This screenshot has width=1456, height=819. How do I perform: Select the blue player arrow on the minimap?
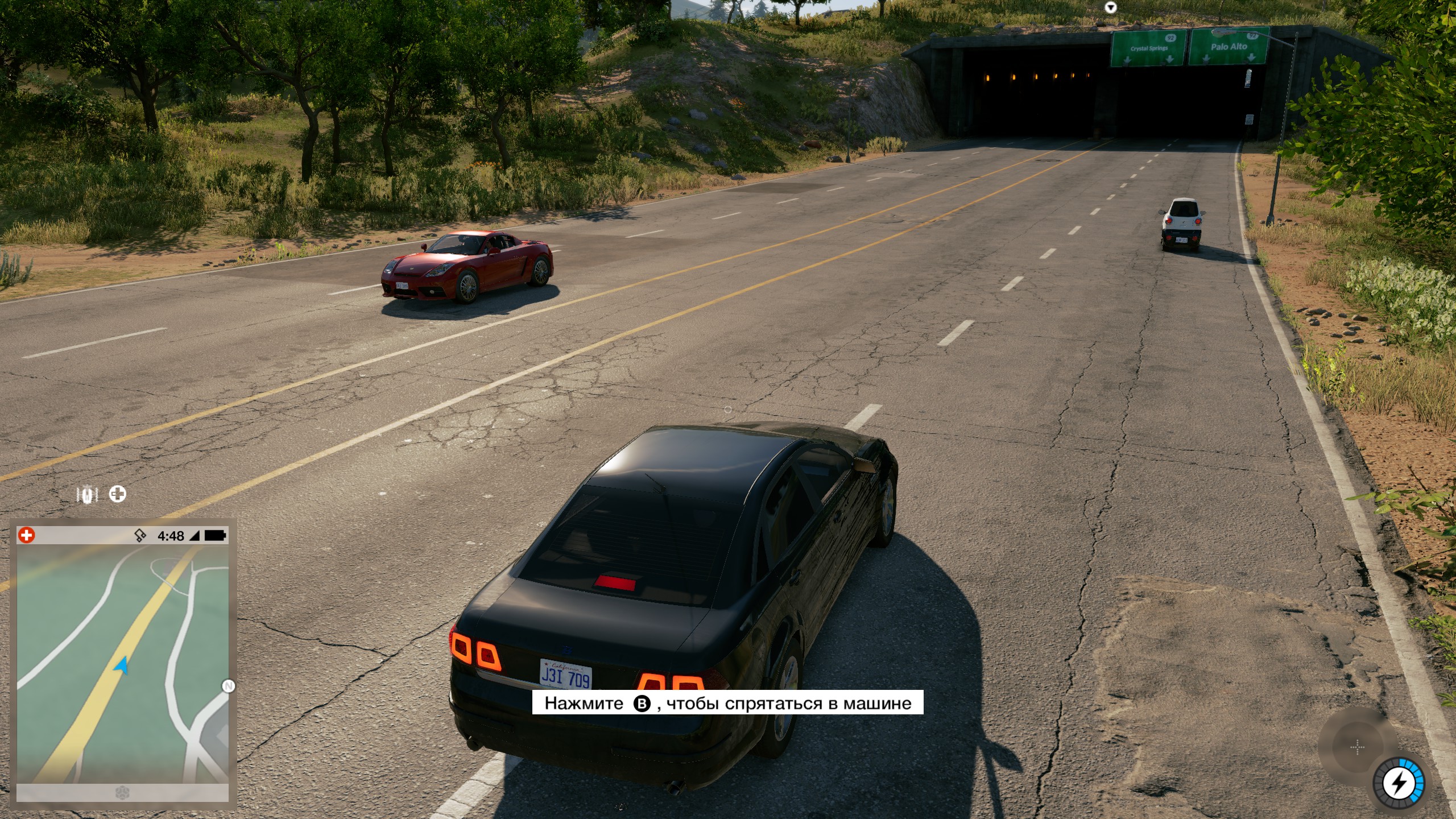coord(121,665)
